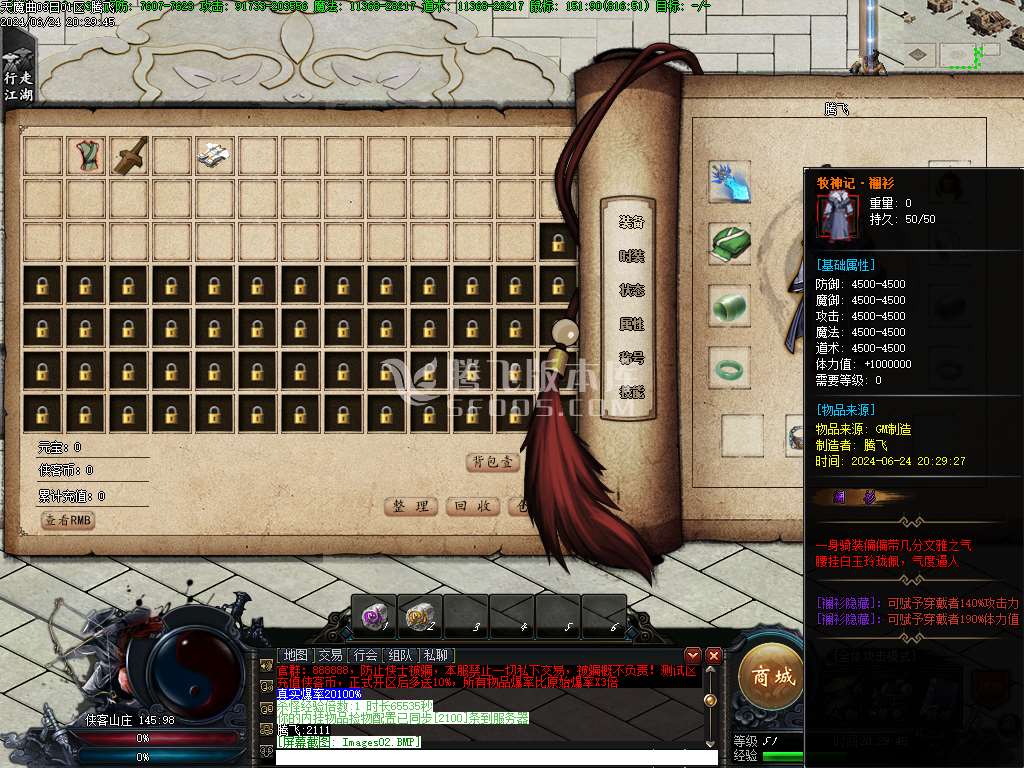
Task: Close the chat window with the X
Action: [713, 655]
